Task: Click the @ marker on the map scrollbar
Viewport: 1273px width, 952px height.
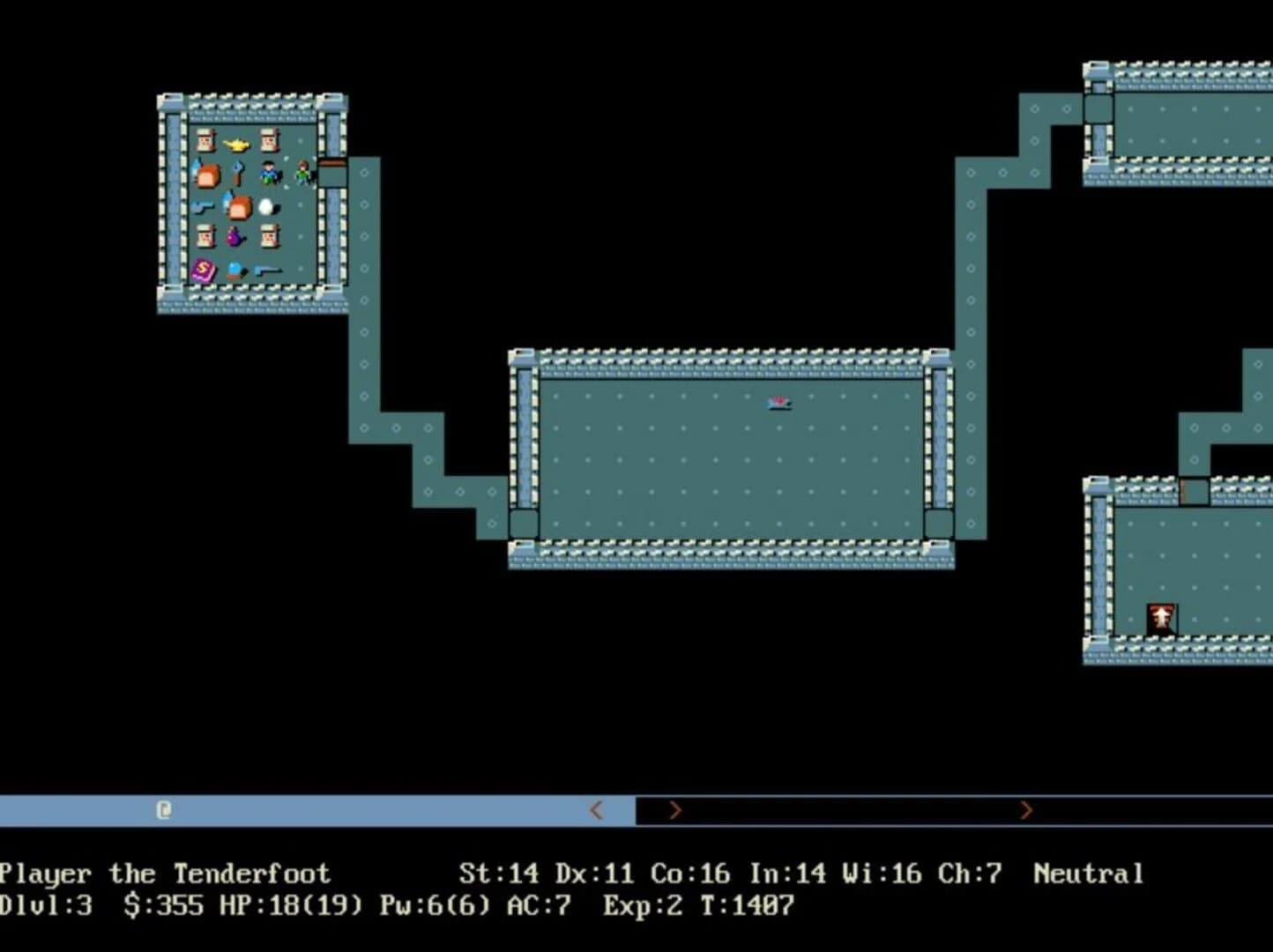Action: (x=162, y=809)
